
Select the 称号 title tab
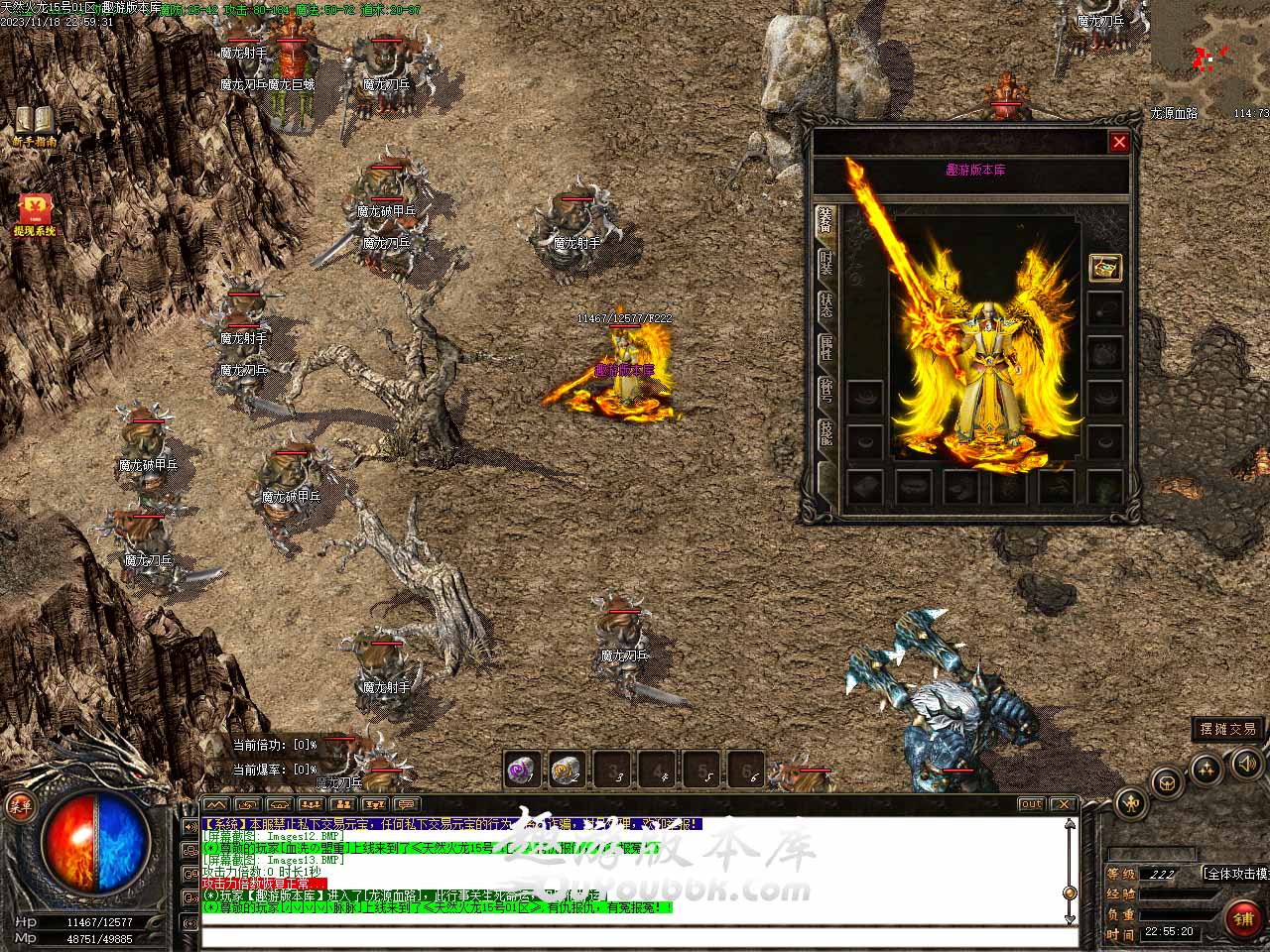(825, 392)
